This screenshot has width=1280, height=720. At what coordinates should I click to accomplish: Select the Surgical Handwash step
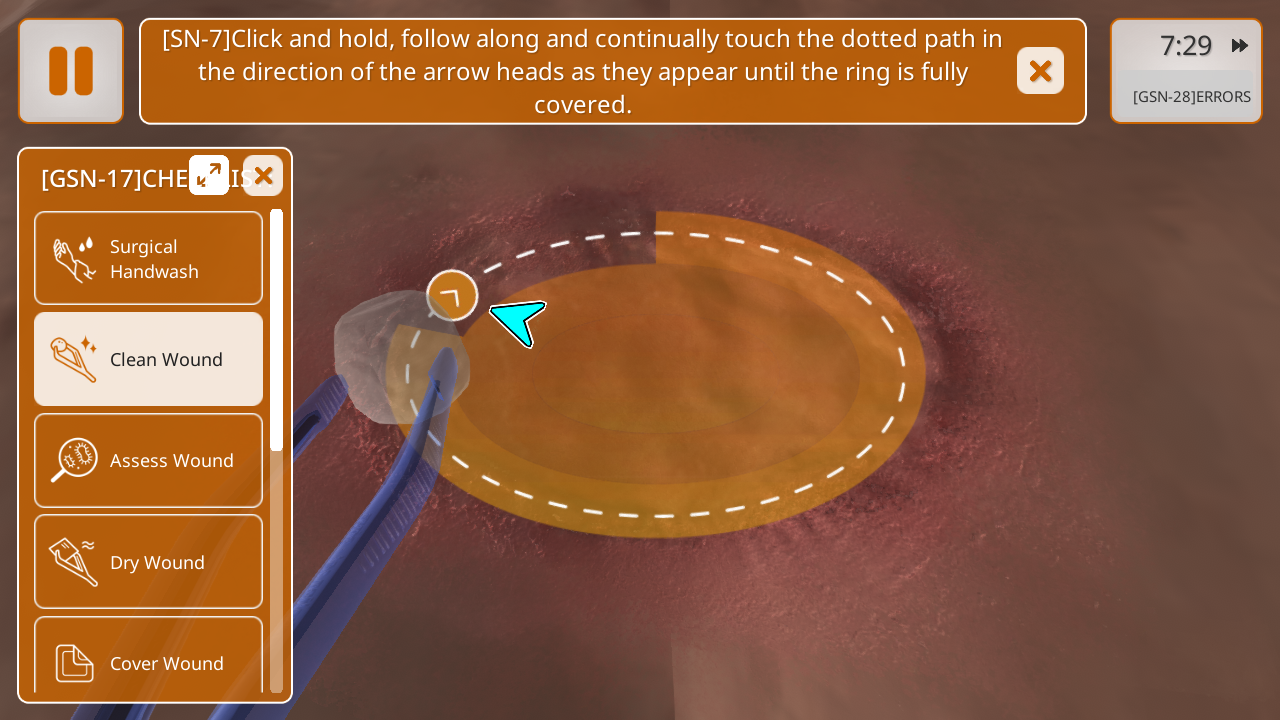pos(149,259)
